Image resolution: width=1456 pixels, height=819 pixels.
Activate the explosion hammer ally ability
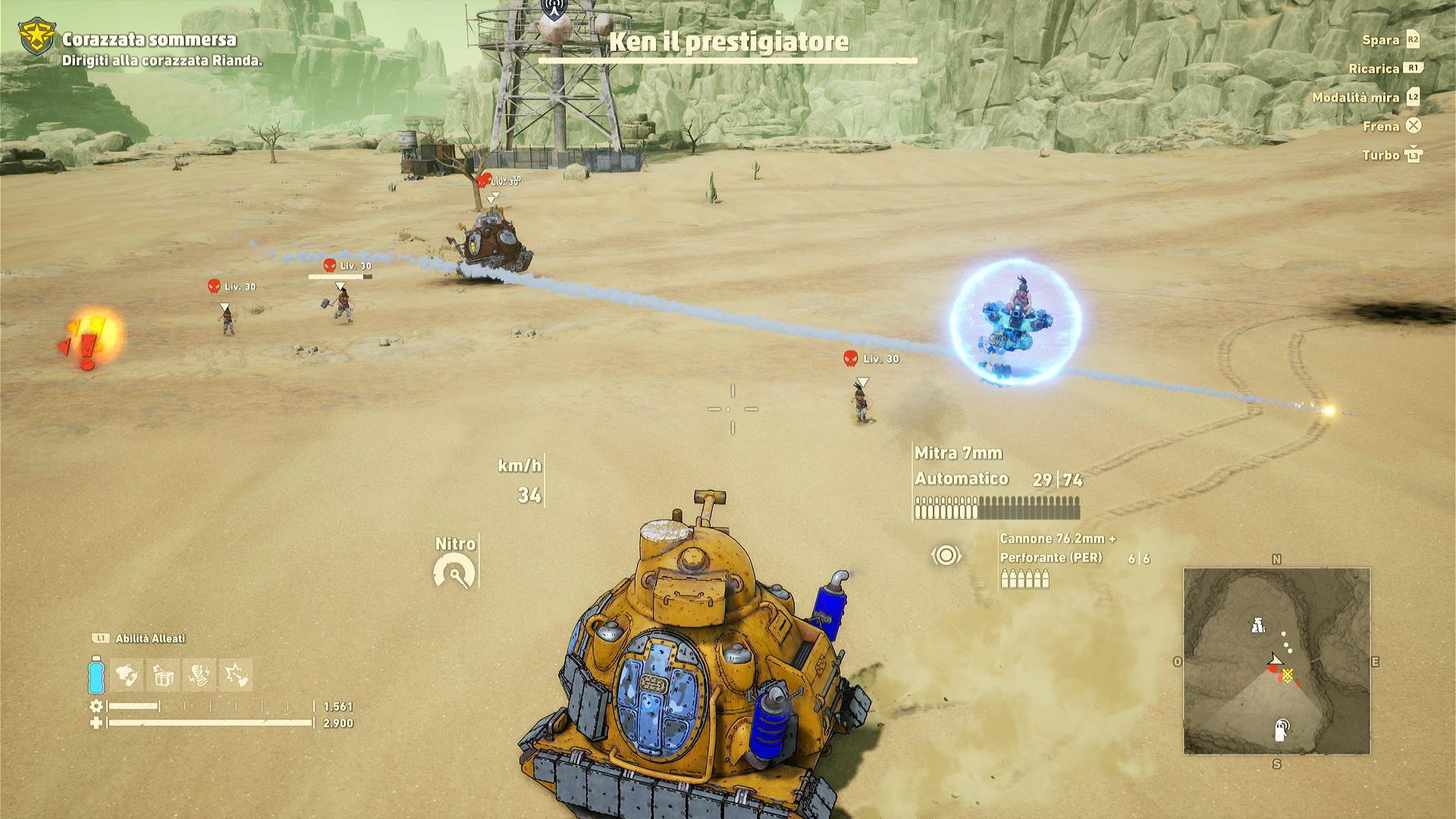236,675
